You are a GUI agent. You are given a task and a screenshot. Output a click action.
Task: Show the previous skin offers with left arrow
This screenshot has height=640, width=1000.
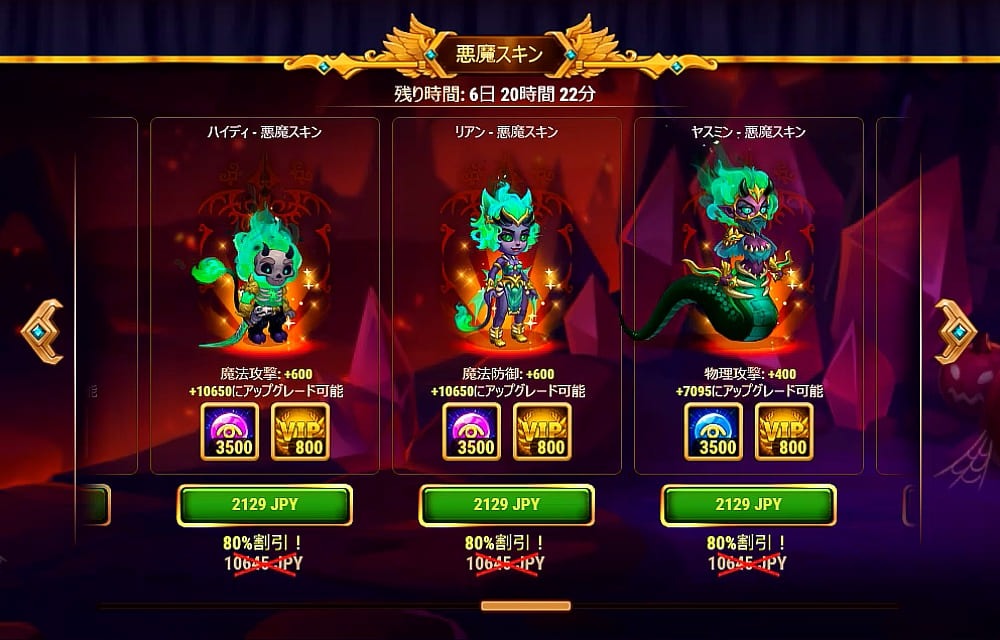tap(42, 331)
